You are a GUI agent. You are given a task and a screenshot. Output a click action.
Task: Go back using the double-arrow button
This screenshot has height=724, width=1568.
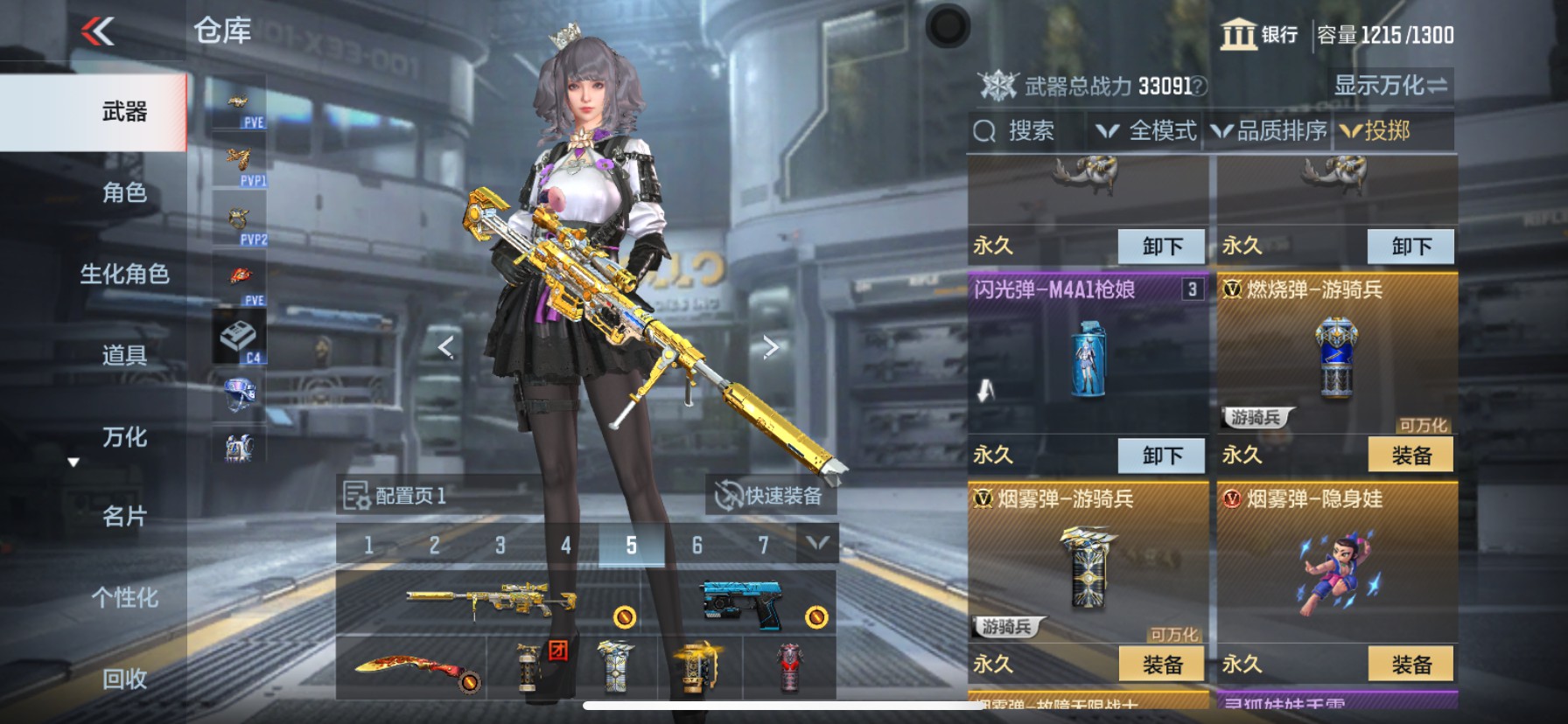[x=98, y=32]
